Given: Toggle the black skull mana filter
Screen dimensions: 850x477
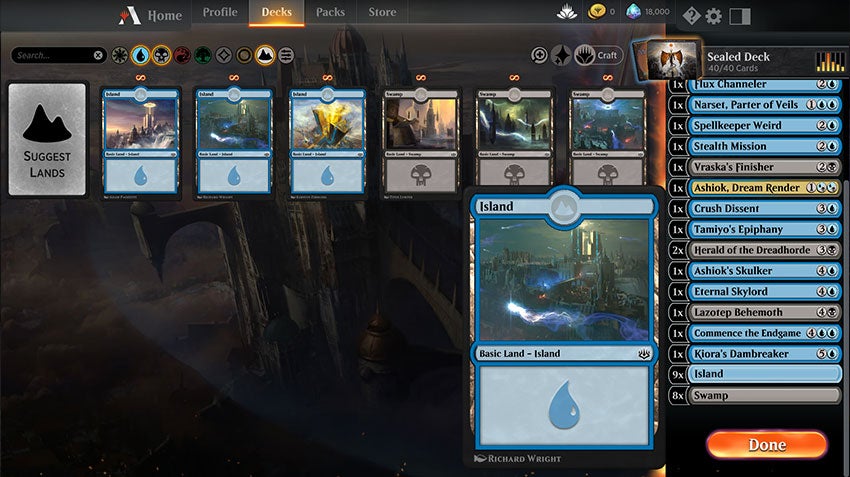Looking at the screenshot, I should [161, 55].
